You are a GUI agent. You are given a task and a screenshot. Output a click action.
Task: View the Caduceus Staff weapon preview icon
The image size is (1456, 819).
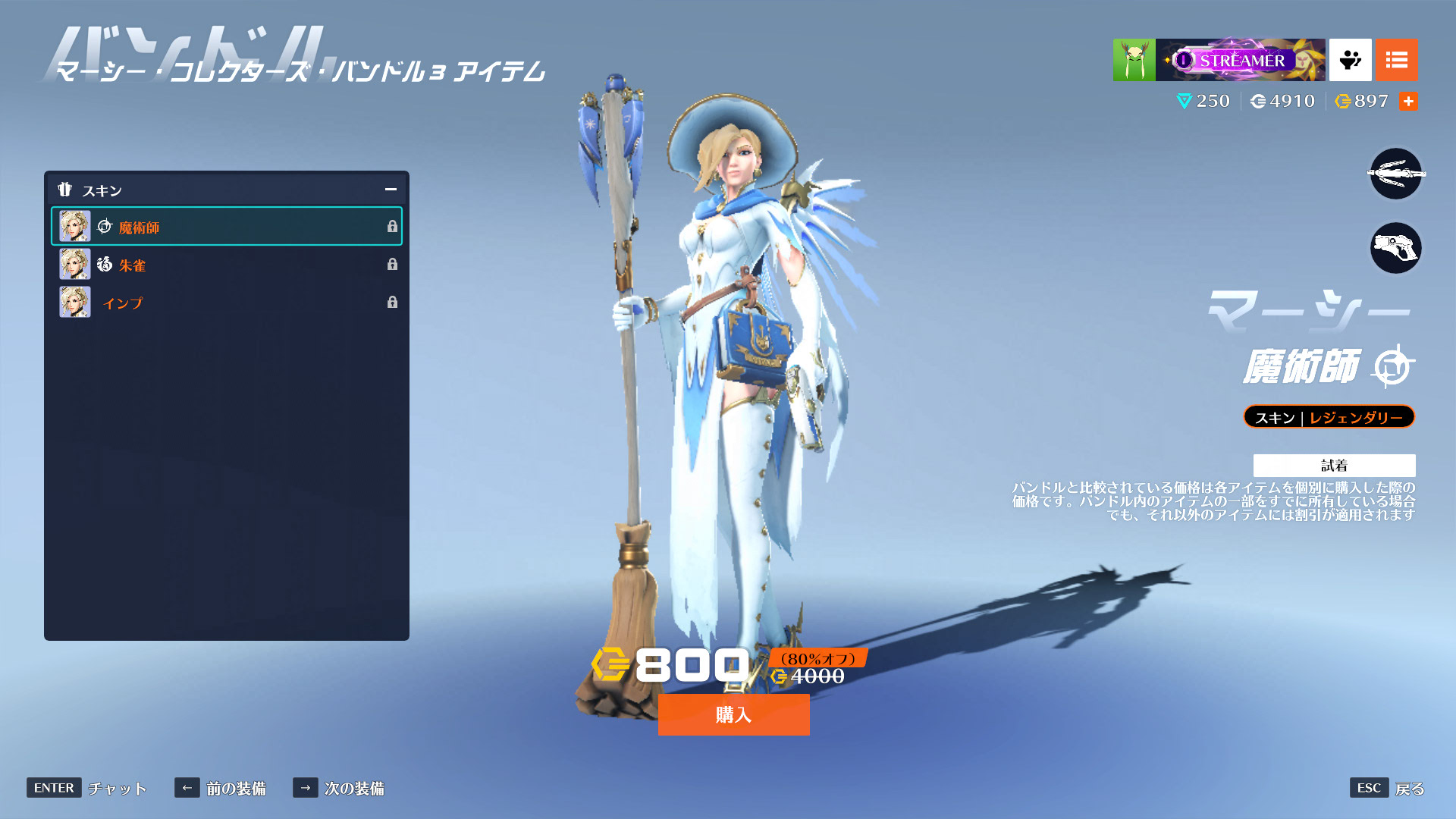[1395, 174]
